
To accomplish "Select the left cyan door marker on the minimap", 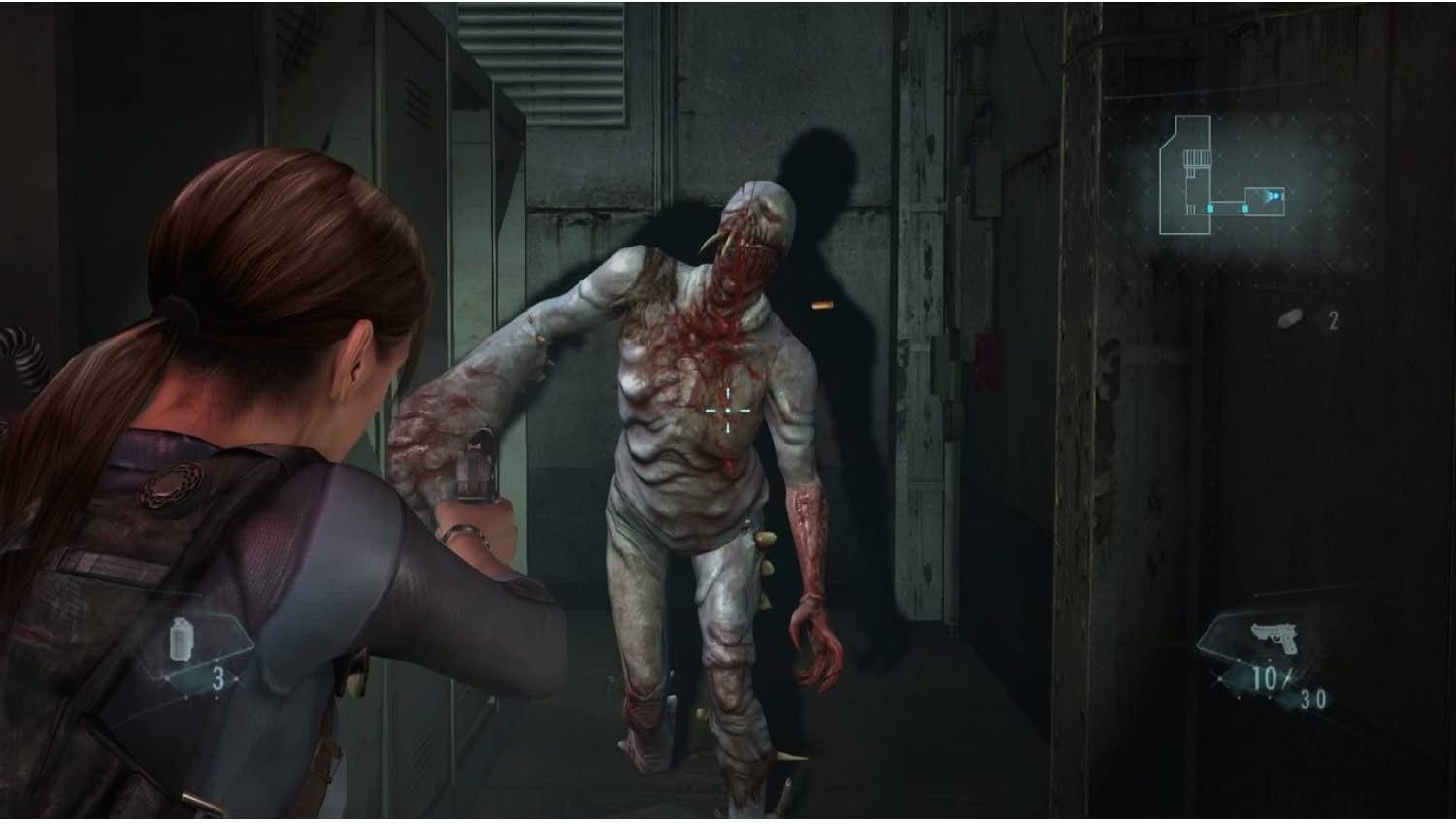I will (1210, 208).
